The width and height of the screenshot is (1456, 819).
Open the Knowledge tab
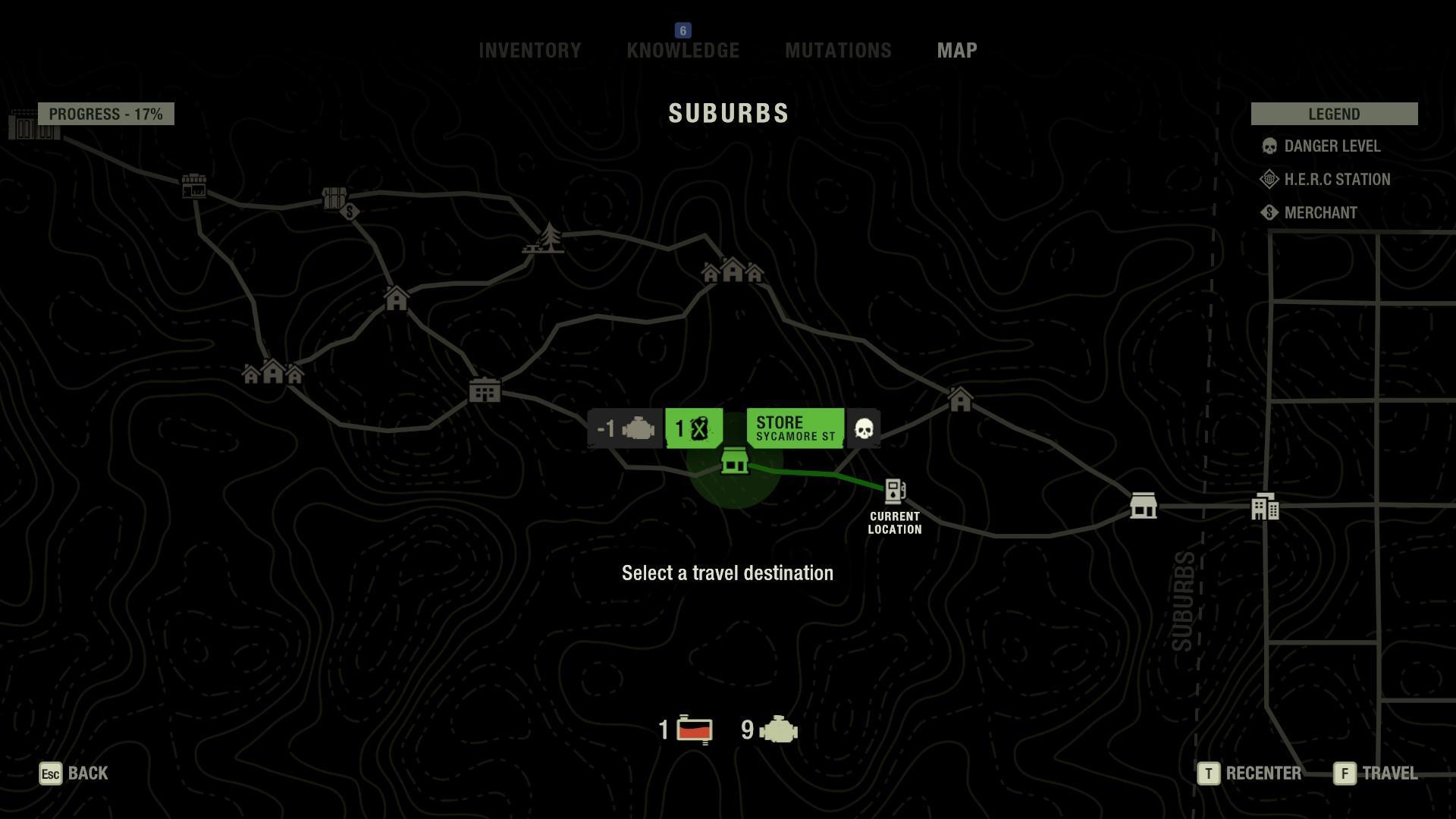click(x=682, y=51)
